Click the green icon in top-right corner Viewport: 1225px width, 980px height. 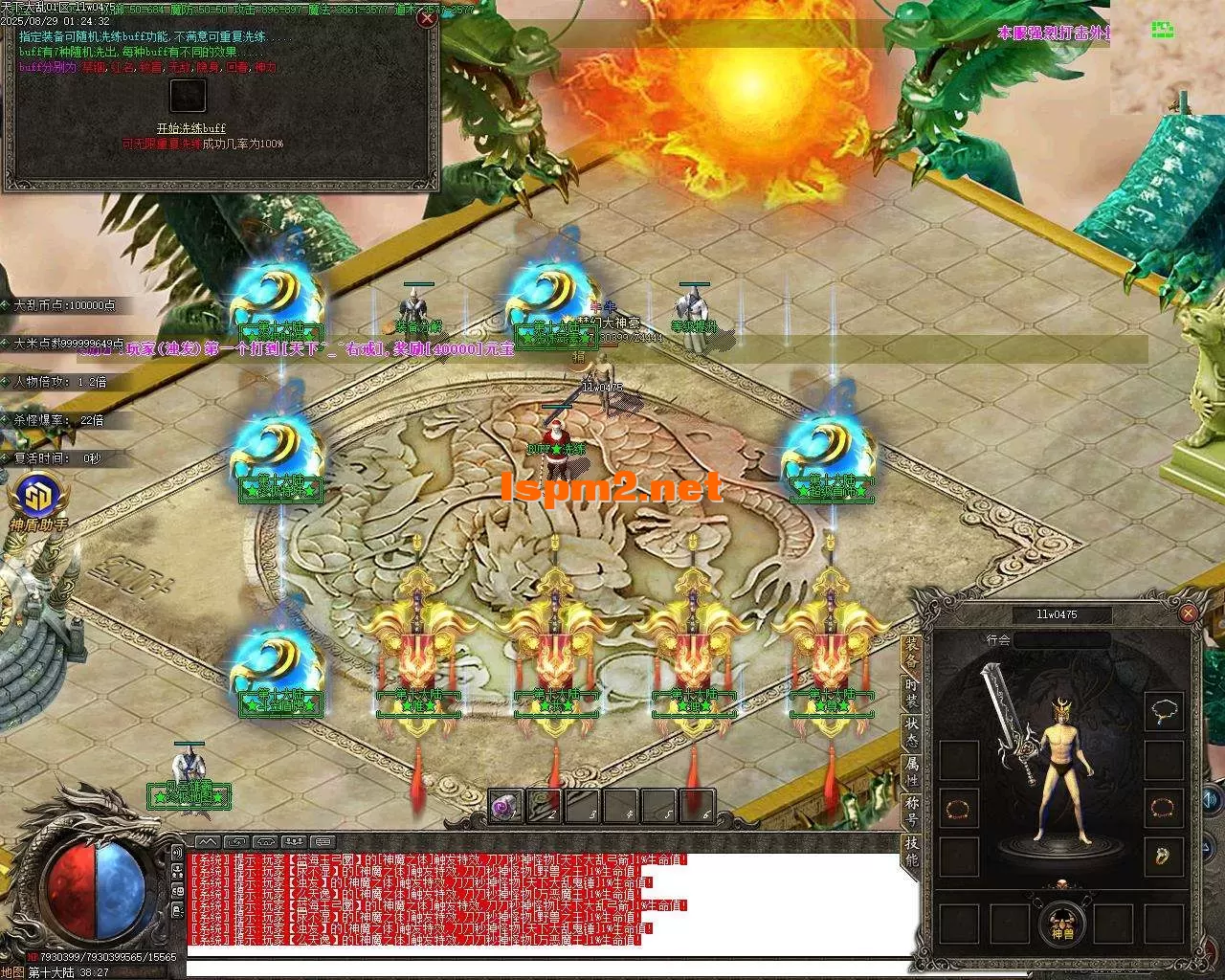(1162, 29)
